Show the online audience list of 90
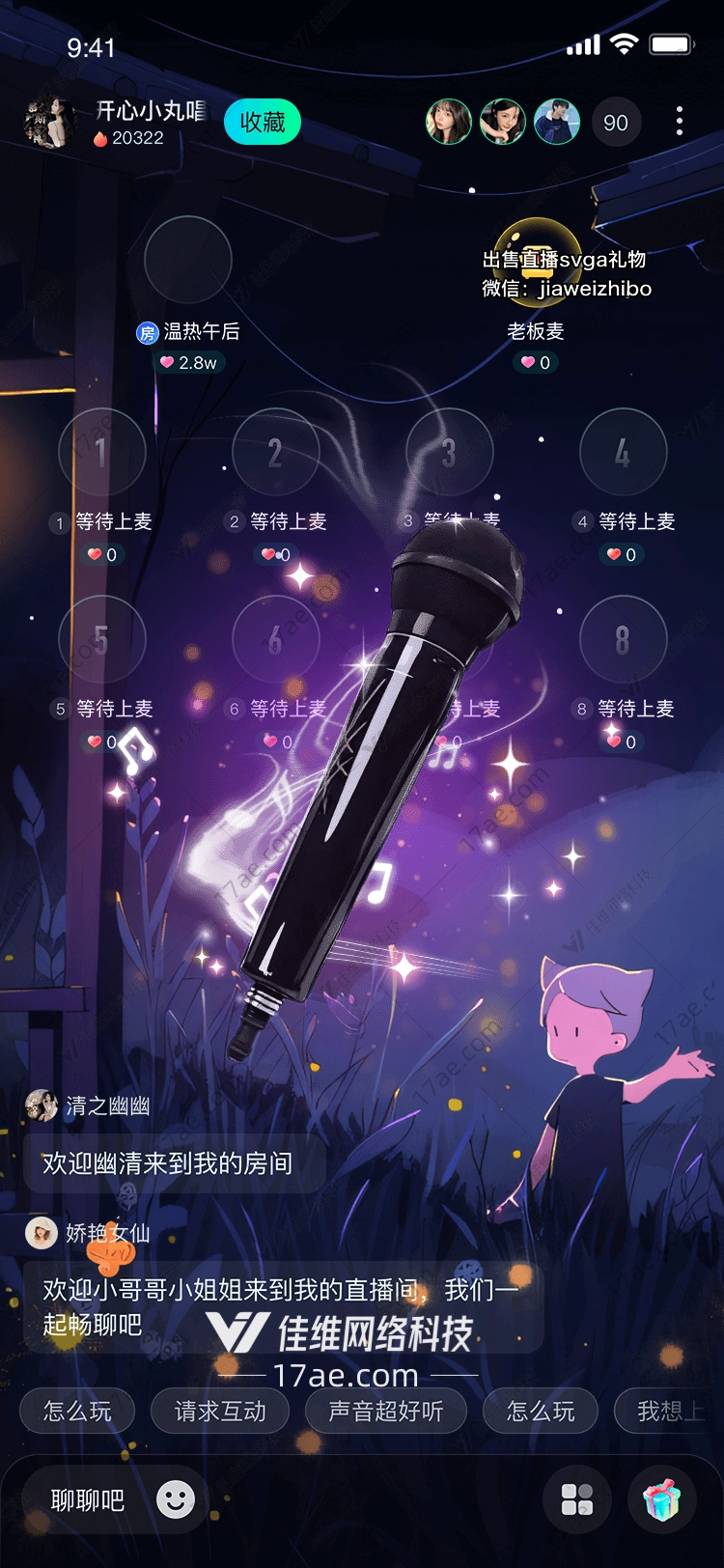Image resolution: width=724 pixels, height=1568 pixels. [615, 123]
